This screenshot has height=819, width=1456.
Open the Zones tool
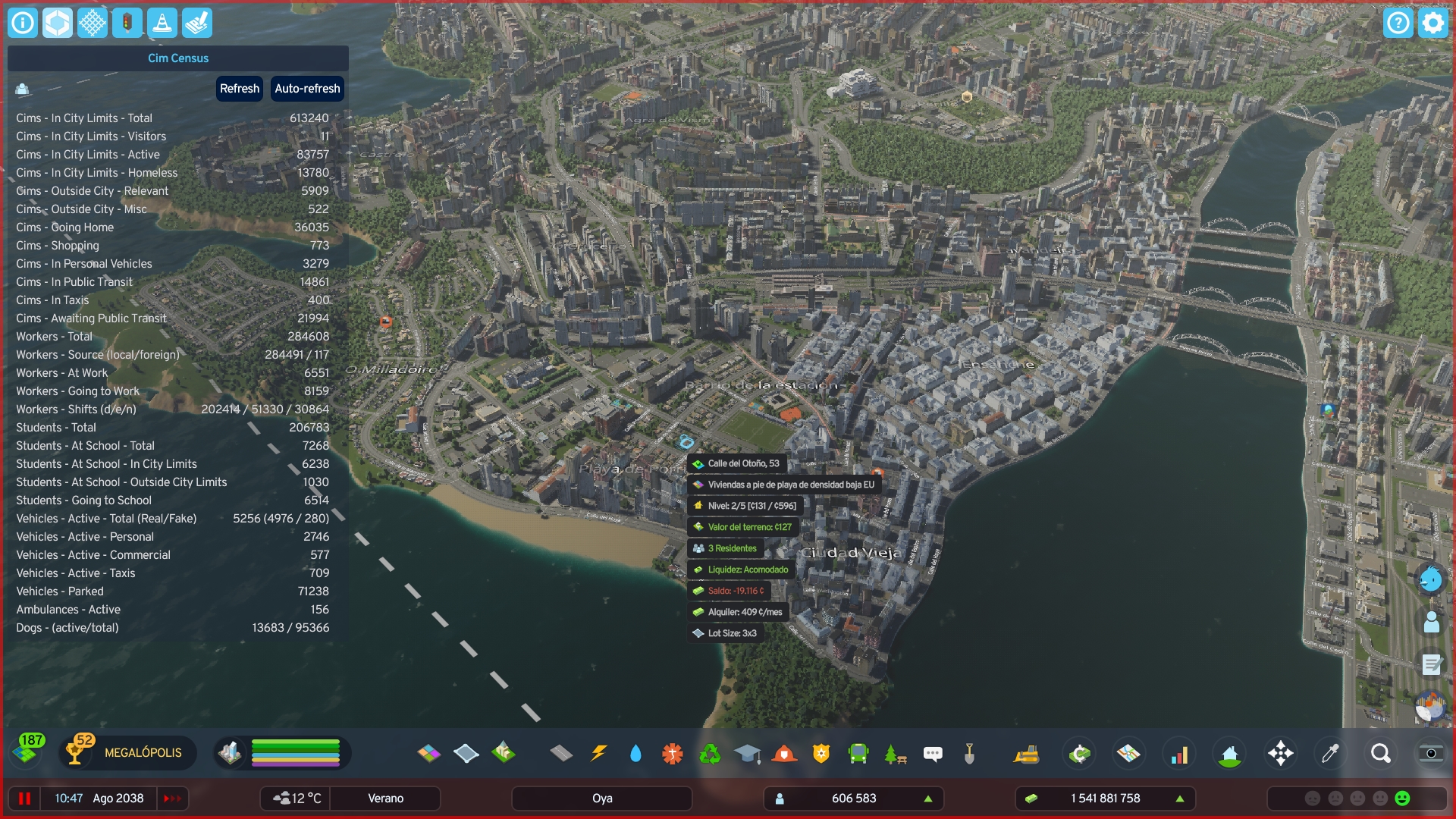tap(428, 753)
